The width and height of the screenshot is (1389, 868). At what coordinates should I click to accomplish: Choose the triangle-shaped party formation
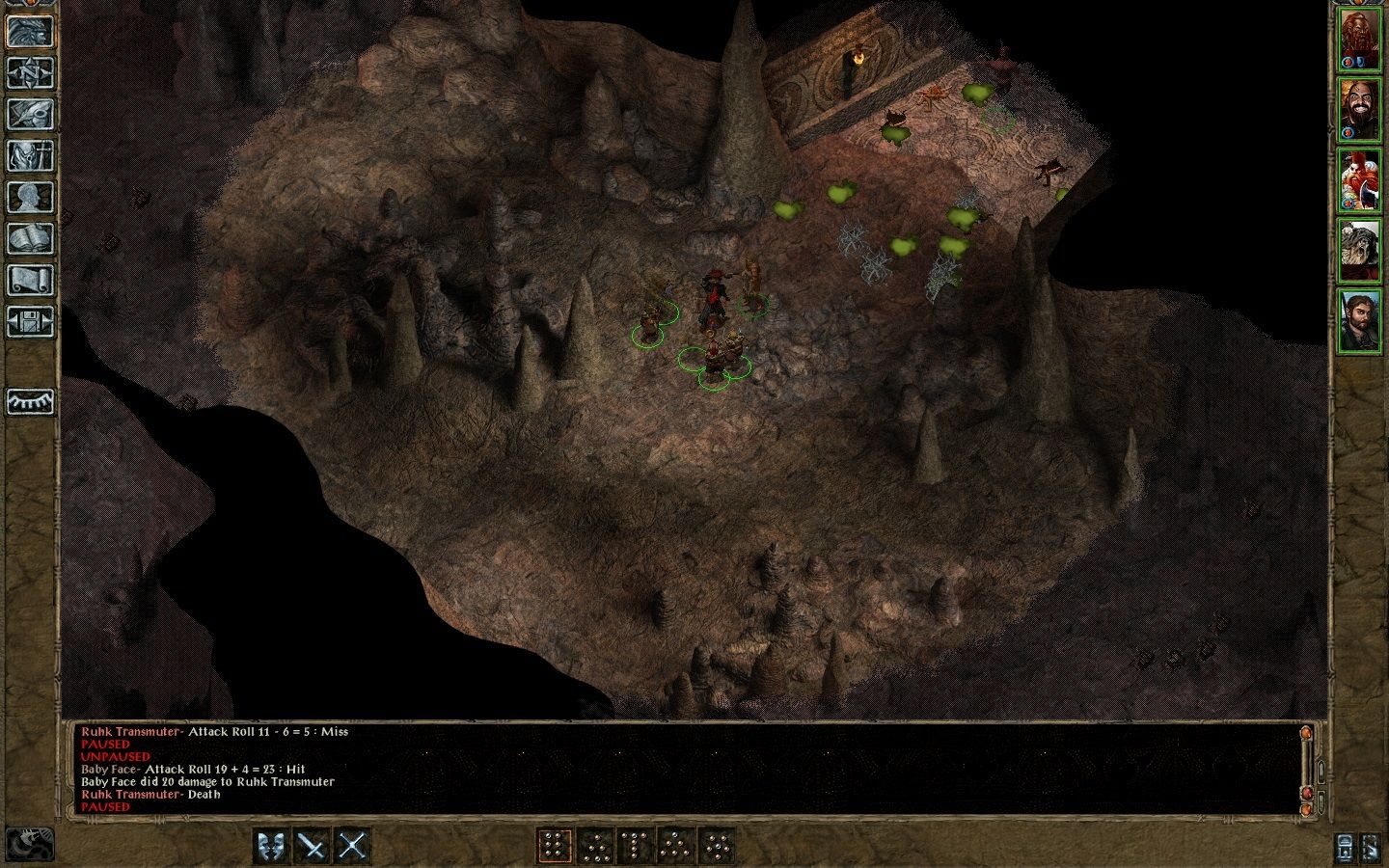(x=675, y=846)
